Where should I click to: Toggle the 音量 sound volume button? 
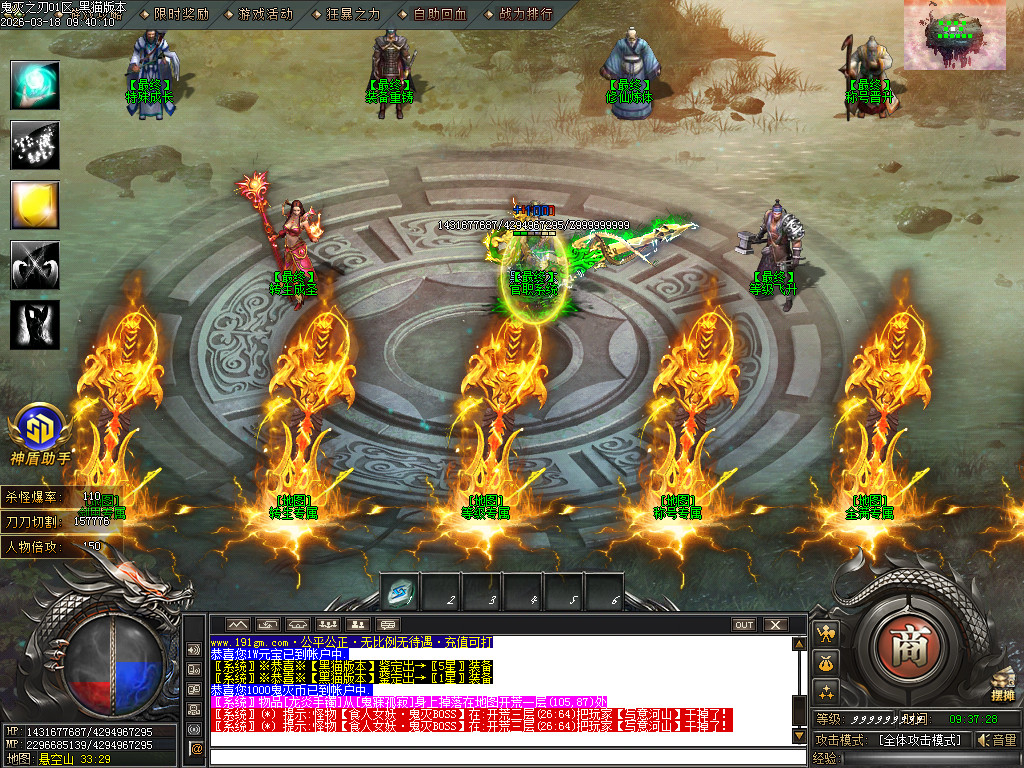pyautogui.click(x=998, y=740)
